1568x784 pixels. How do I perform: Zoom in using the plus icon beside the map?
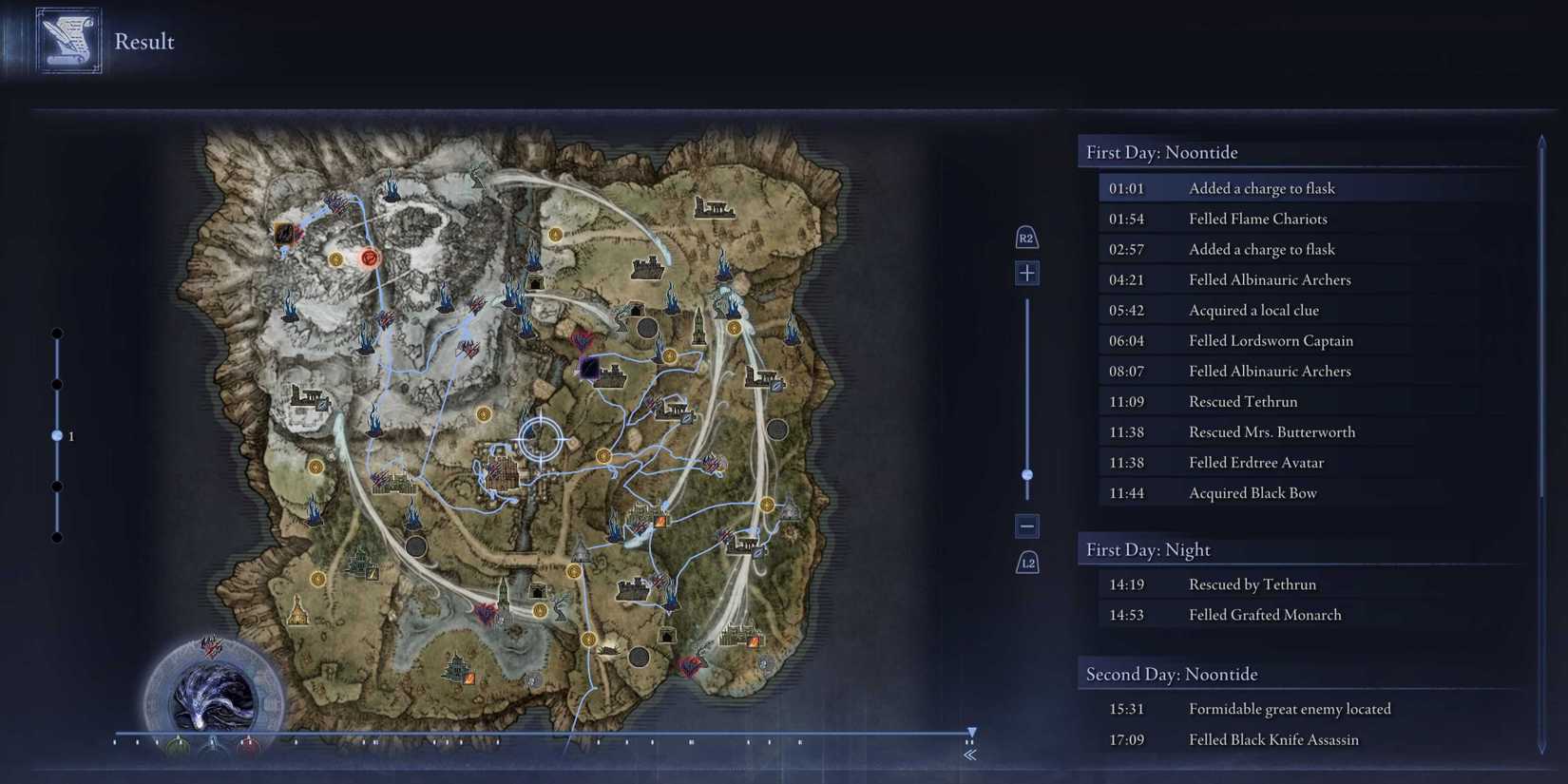[x=1027, y=273]
